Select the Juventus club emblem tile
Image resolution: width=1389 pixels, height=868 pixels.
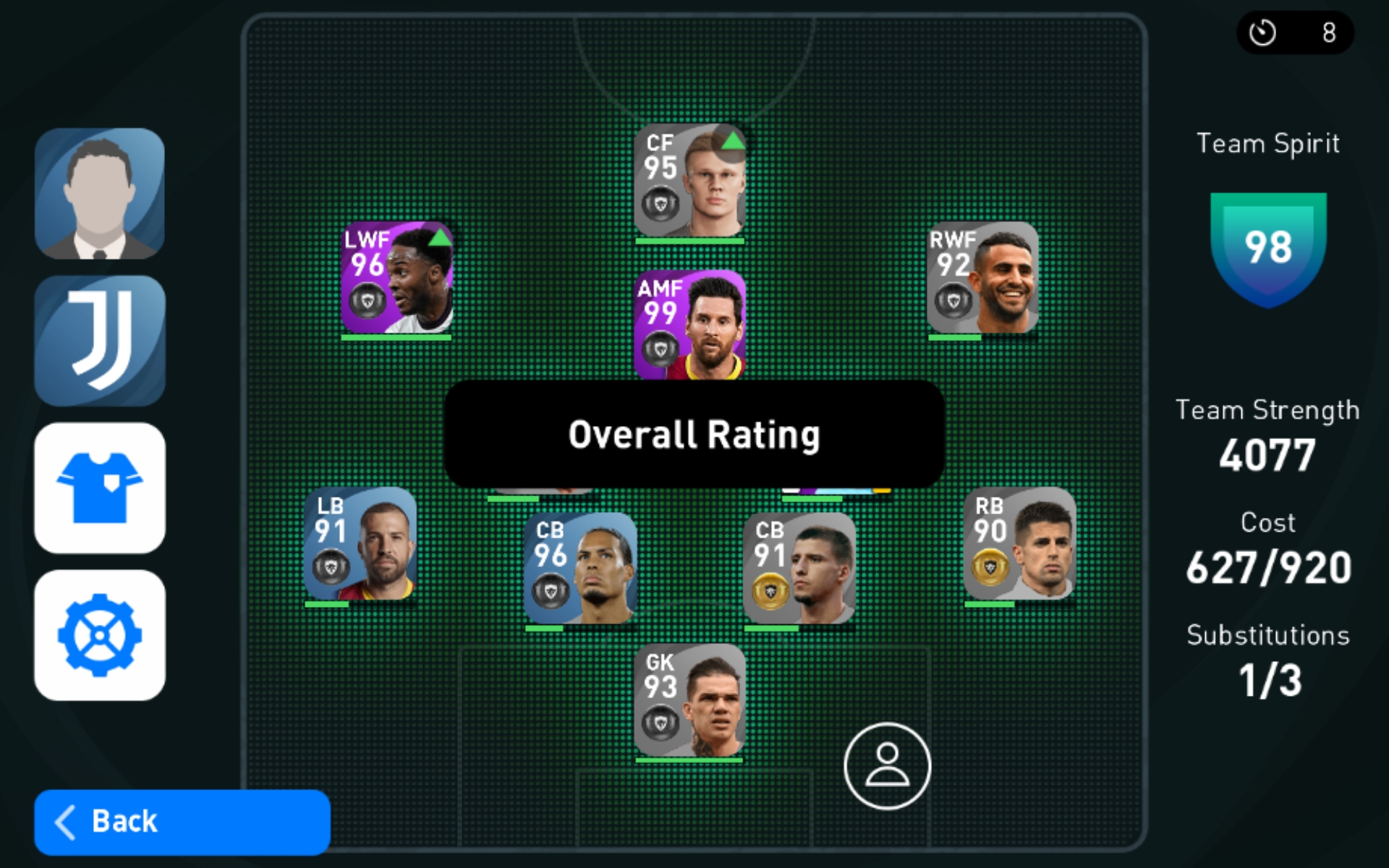(x=100, y=341)
